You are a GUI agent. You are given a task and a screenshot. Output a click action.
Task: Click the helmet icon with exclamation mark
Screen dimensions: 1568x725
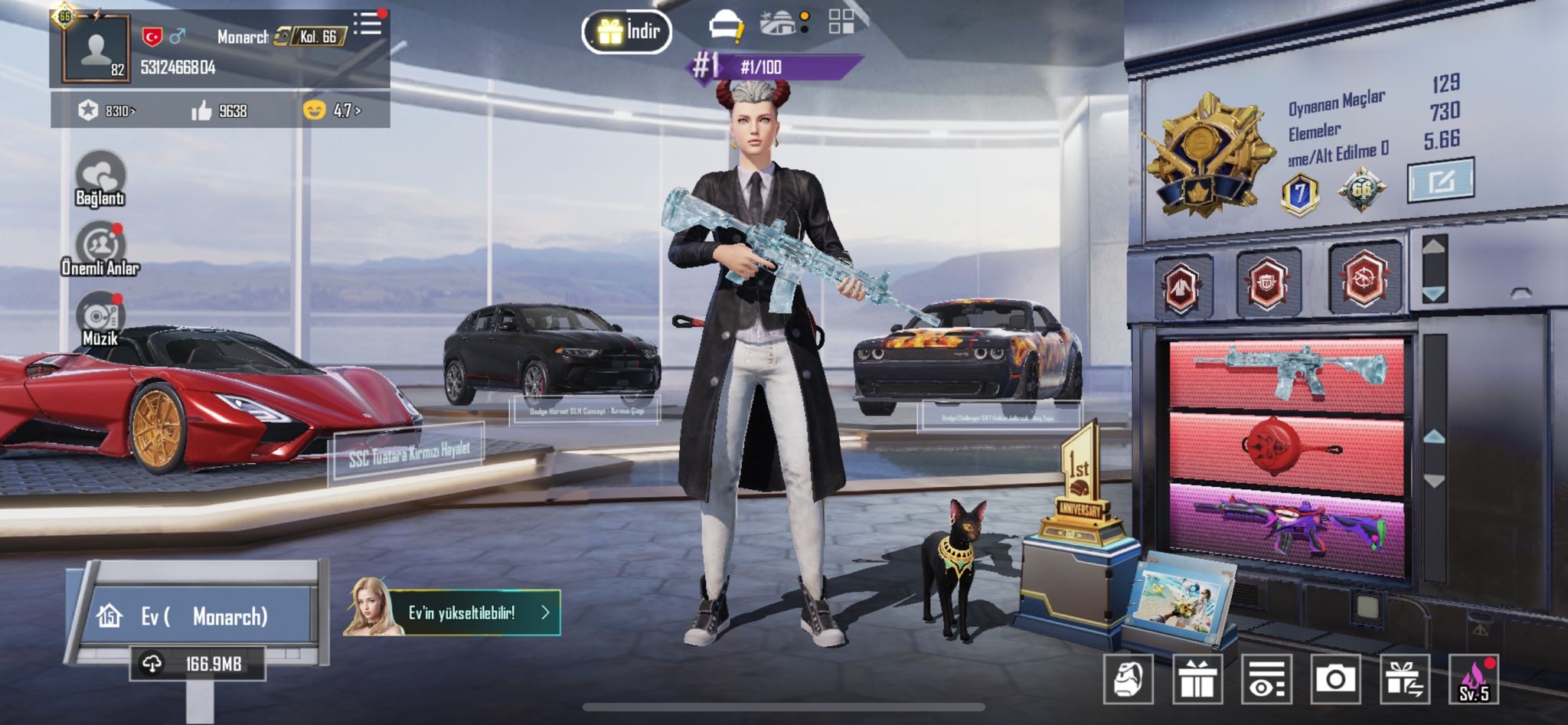tap(726, 24)
